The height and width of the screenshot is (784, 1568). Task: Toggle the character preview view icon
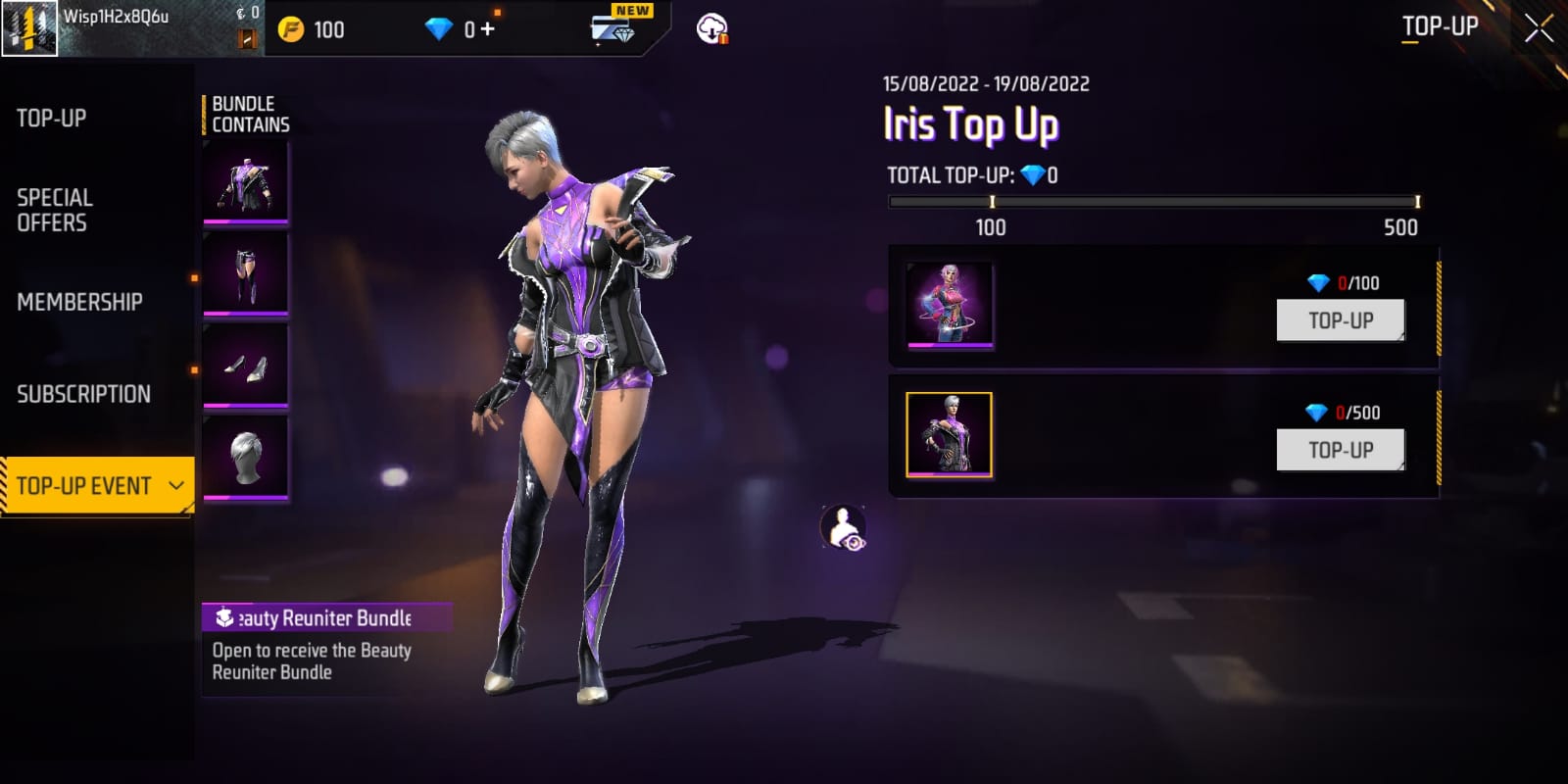(x=844, y=528)
